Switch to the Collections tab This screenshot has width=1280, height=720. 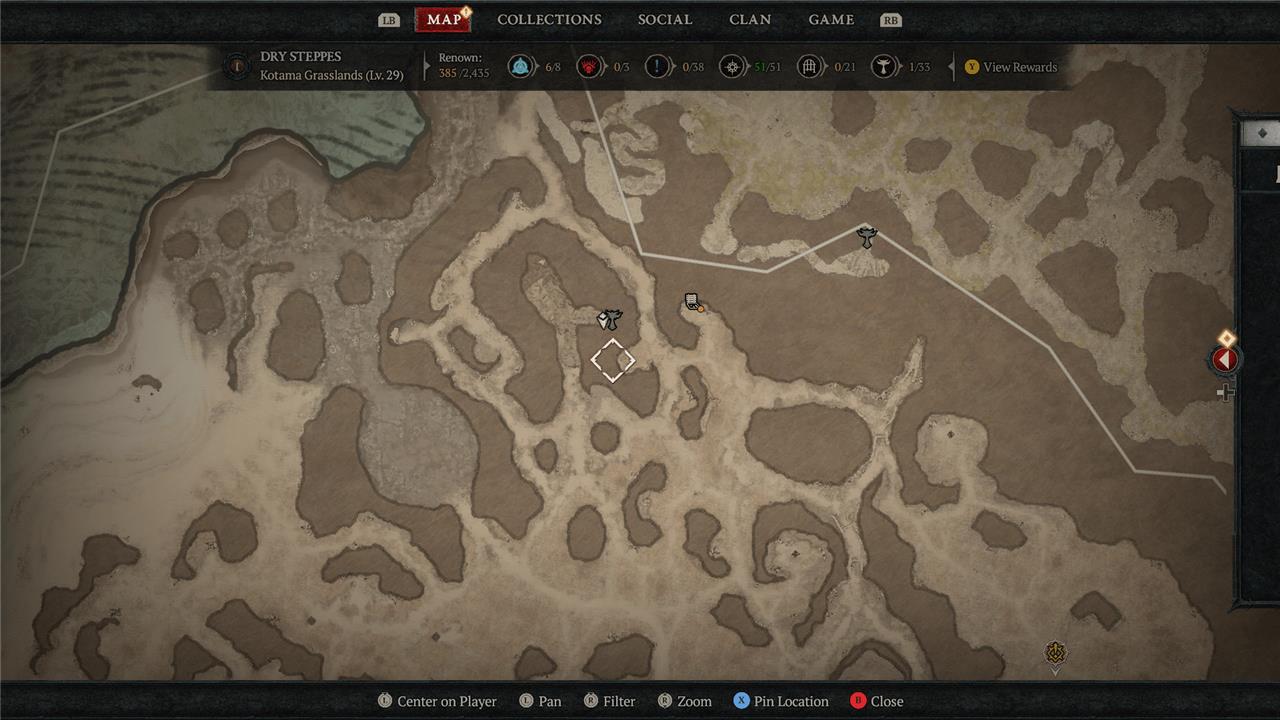tap(549, 20)
